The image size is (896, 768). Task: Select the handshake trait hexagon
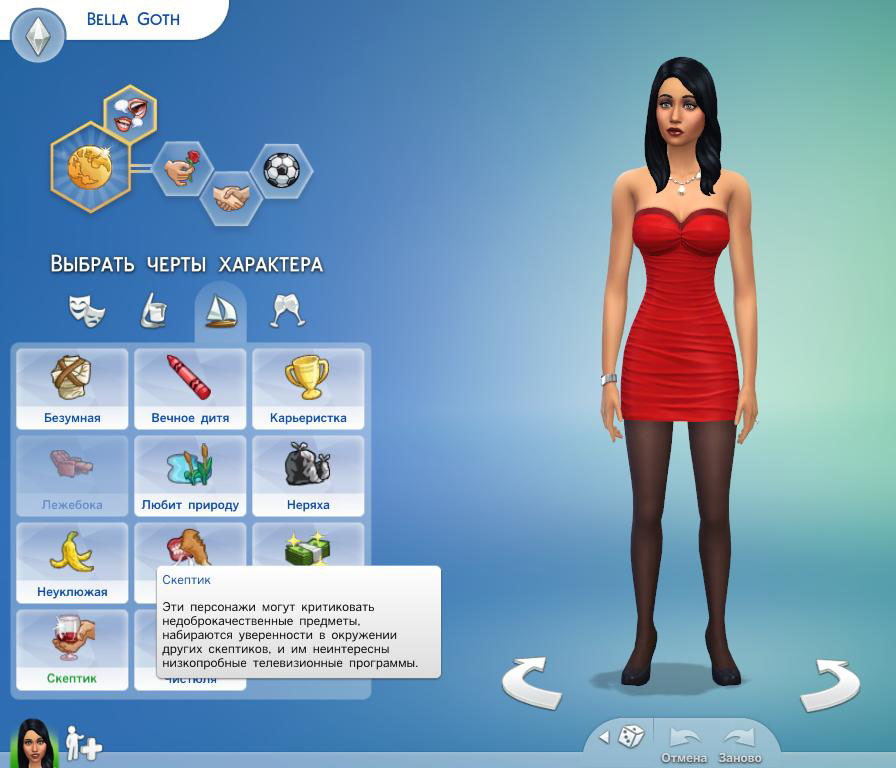(x=232, y=198)
